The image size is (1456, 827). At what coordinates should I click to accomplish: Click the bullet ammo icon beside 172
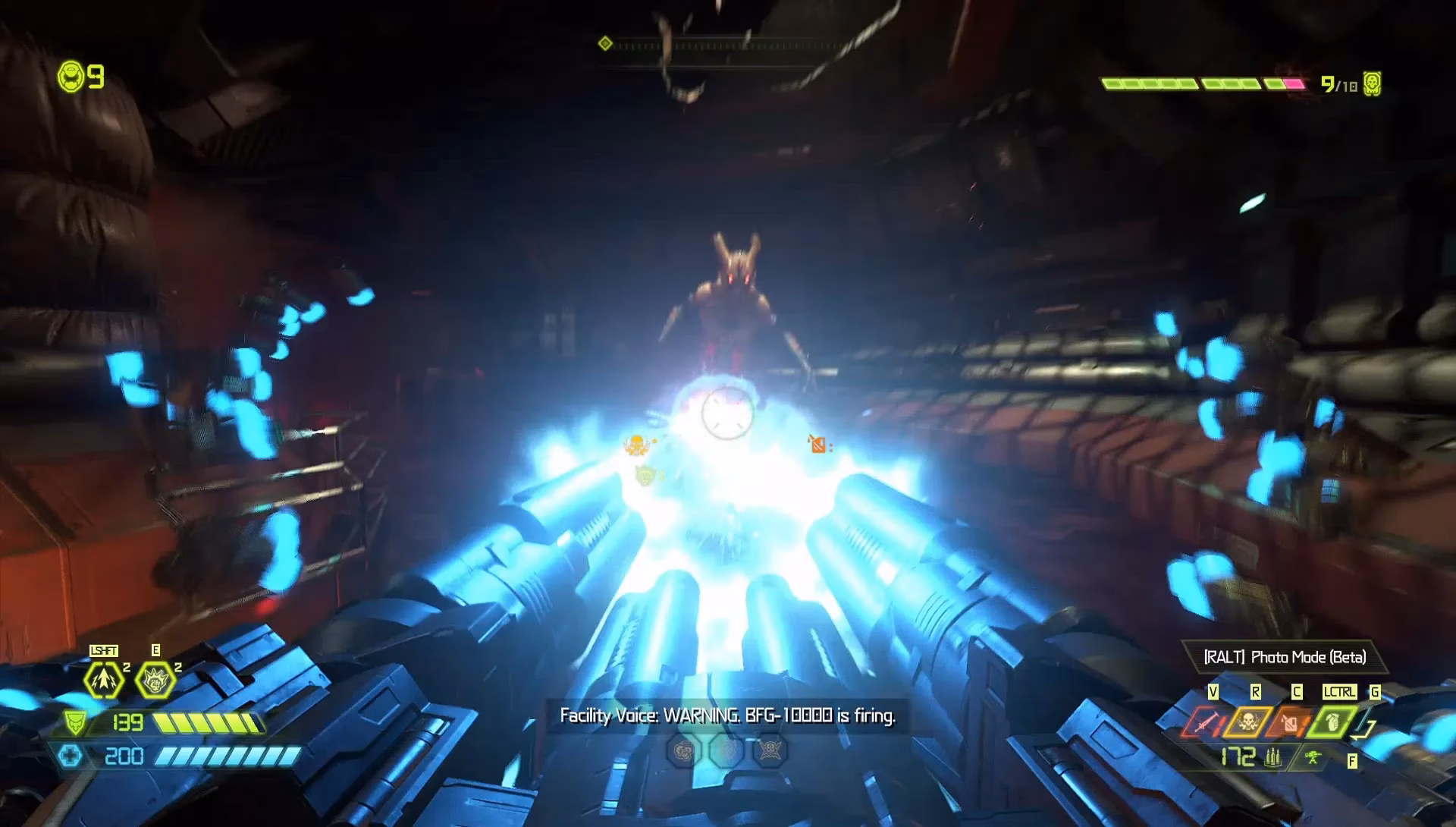pyautogui.click(x=1272, y=758)
